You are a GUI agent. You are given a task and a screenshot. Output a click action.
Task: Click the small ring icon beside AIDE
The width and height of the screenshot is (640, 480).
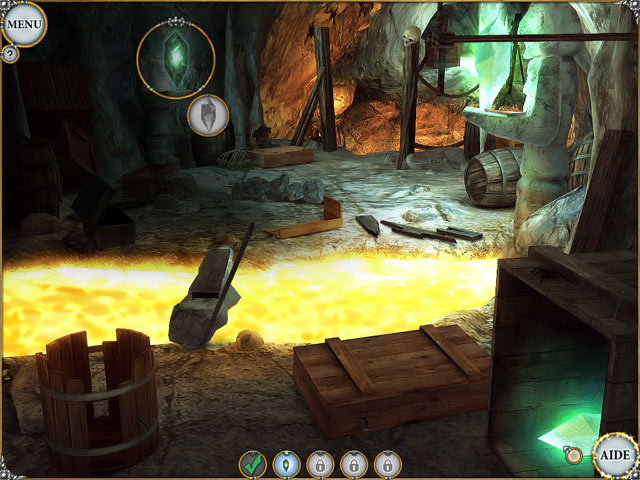pos(573,455)
